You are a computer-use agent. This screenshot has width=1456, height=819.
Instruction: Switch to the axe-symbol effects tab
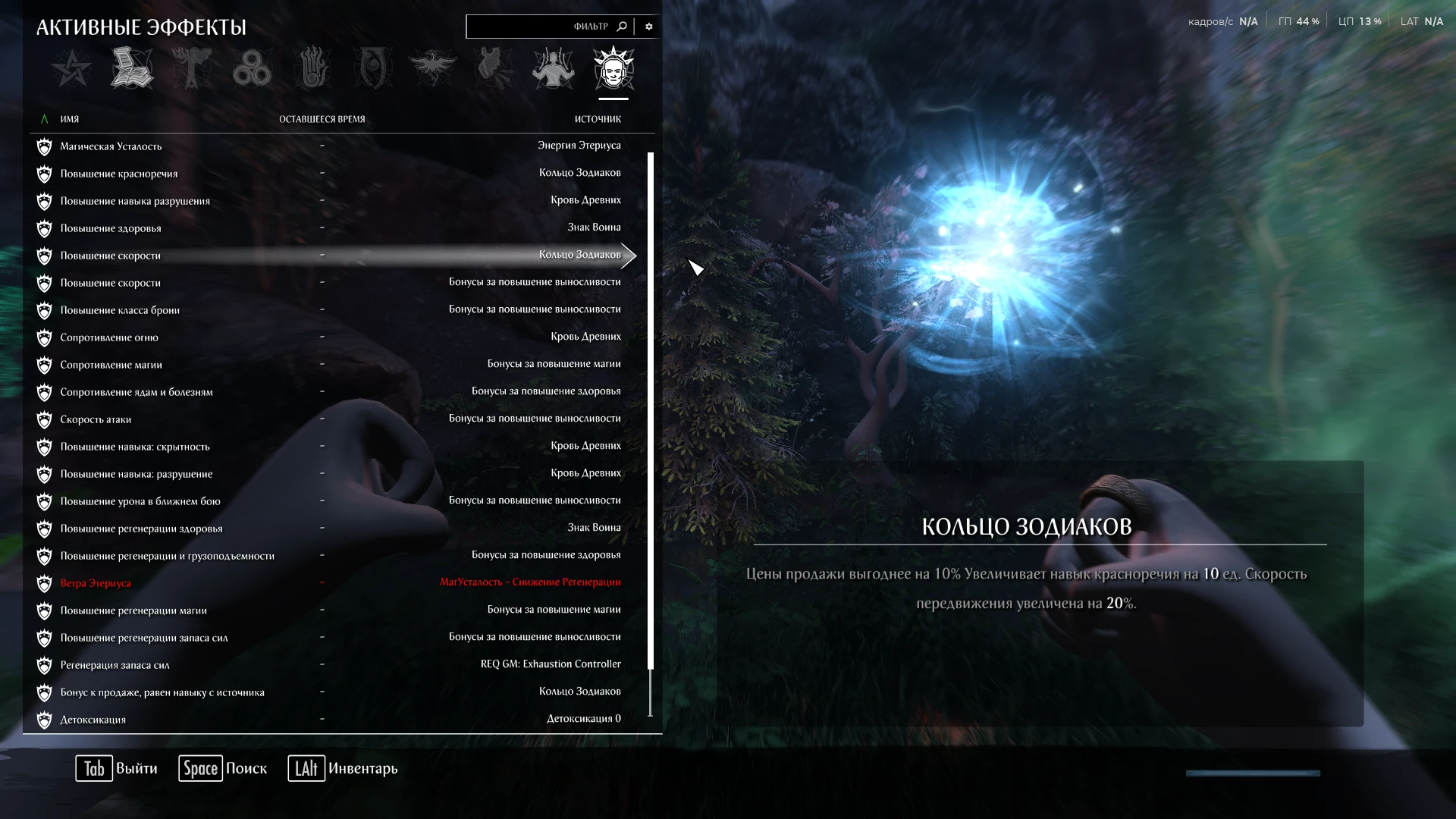(192, 68)
